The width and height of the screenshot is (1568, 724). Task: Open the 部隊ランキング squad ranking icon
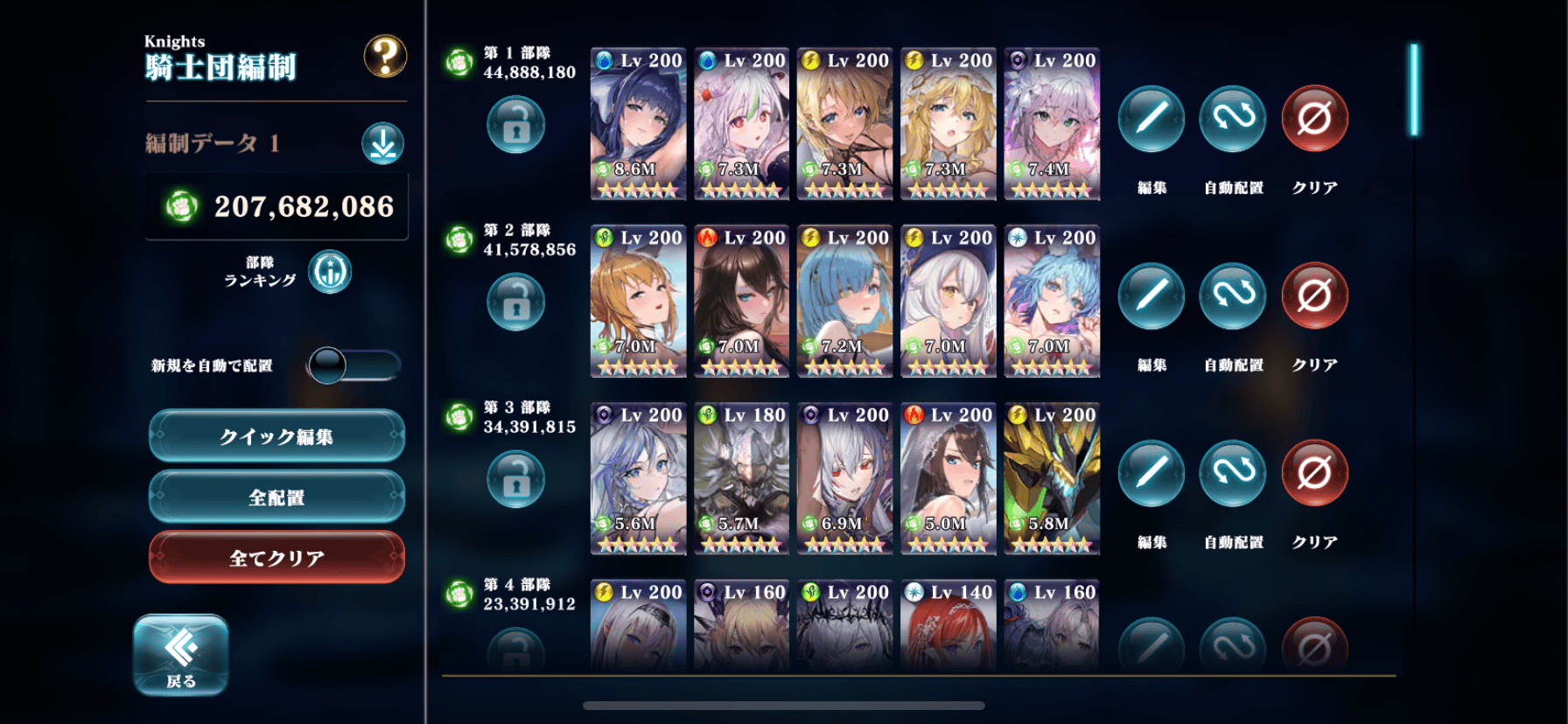click(330, 272)
